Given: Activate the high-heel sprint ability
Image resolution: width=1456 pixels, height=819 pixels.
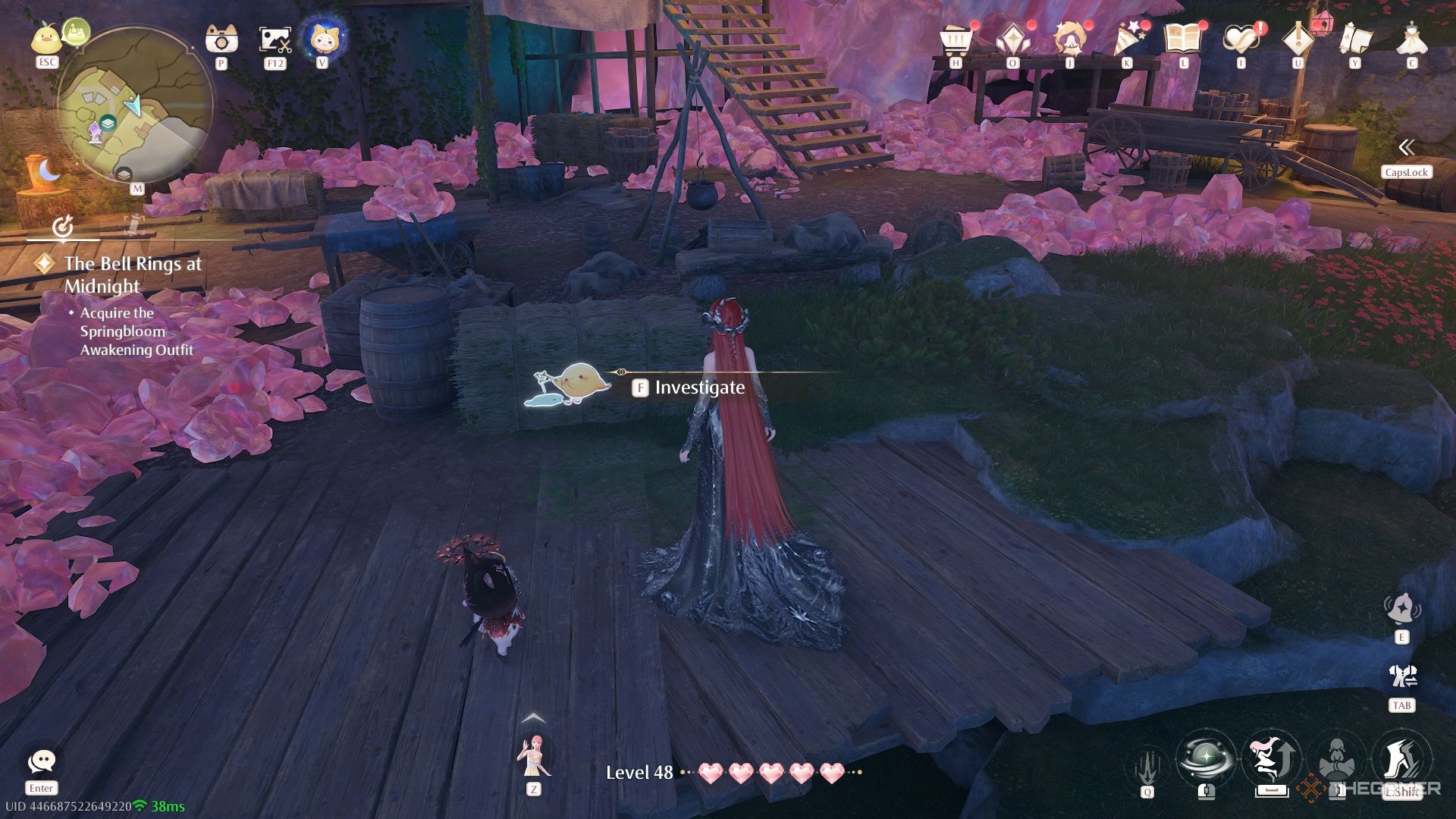Looking at the screenshot, I should coord(1401,758).
